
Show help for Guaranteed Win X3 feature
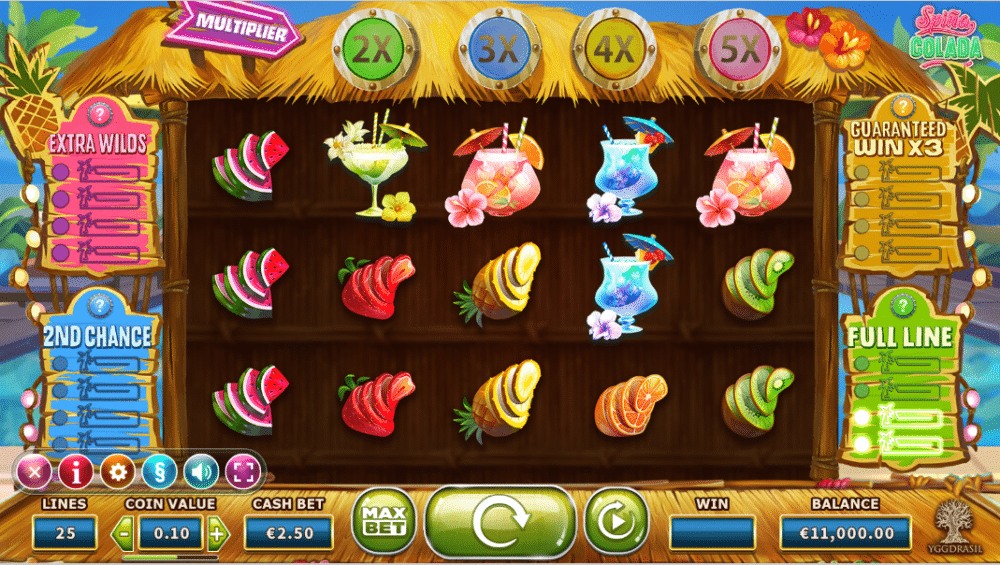coord(902,106)
